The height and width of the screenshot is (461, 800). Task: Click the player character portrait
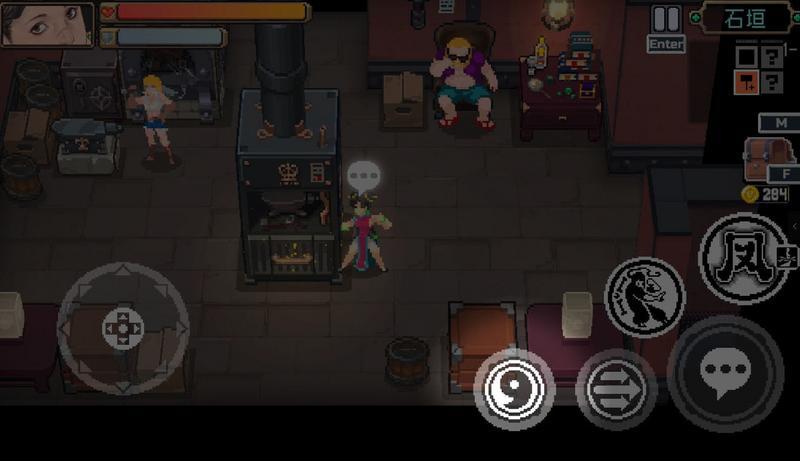[47, 24]
